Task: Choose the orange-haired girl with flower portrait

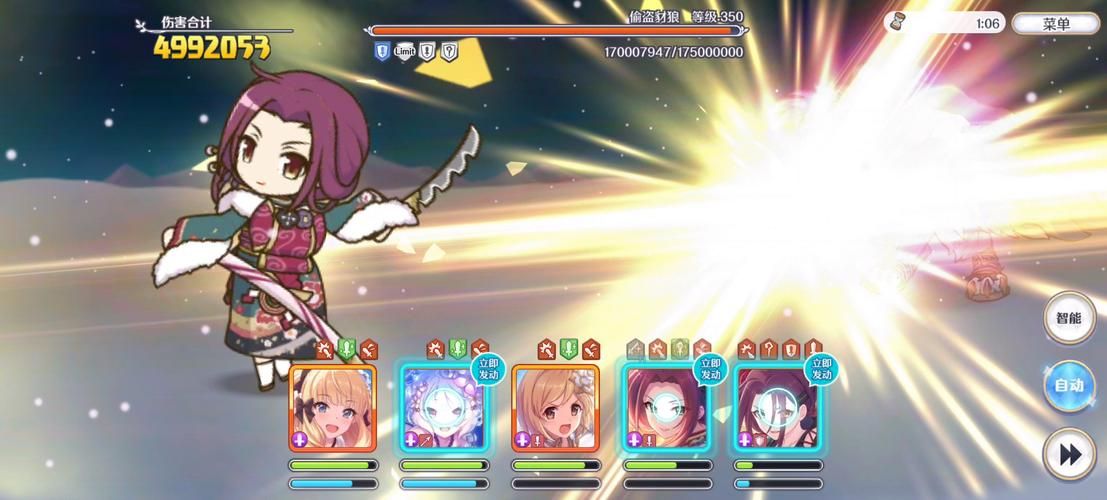Action: (555, 407)
